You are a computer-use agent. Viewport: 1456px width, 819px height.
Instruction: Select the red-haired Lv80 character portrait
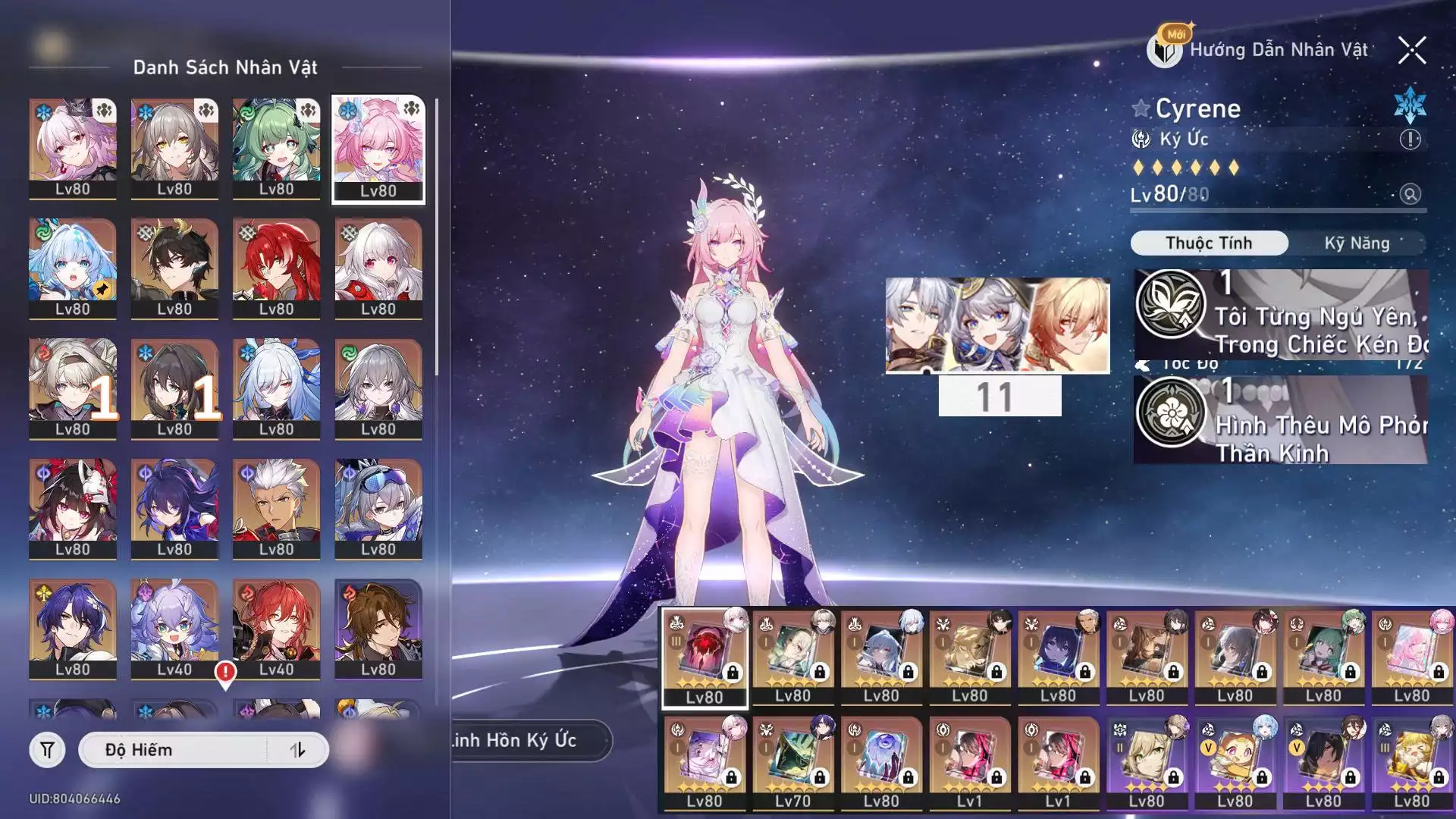pyautogui.click(x=276, y=268)
